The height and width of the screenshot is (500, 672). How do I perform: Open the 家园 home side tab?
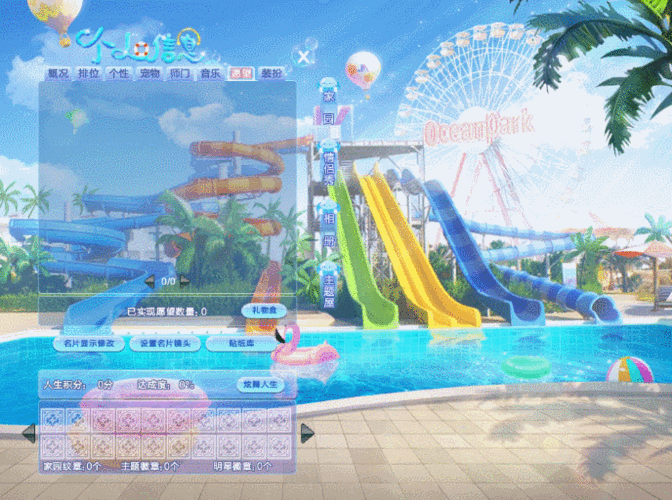pyautogui.click(x=328, y=108)
